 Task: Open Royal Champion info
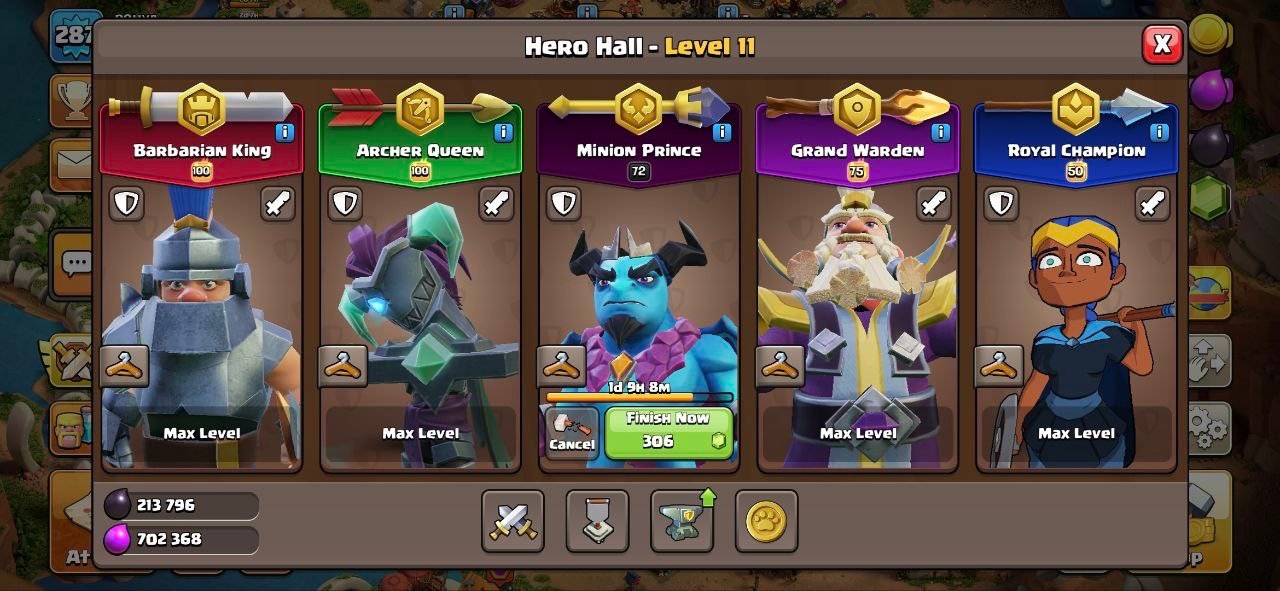point(1159,132)
